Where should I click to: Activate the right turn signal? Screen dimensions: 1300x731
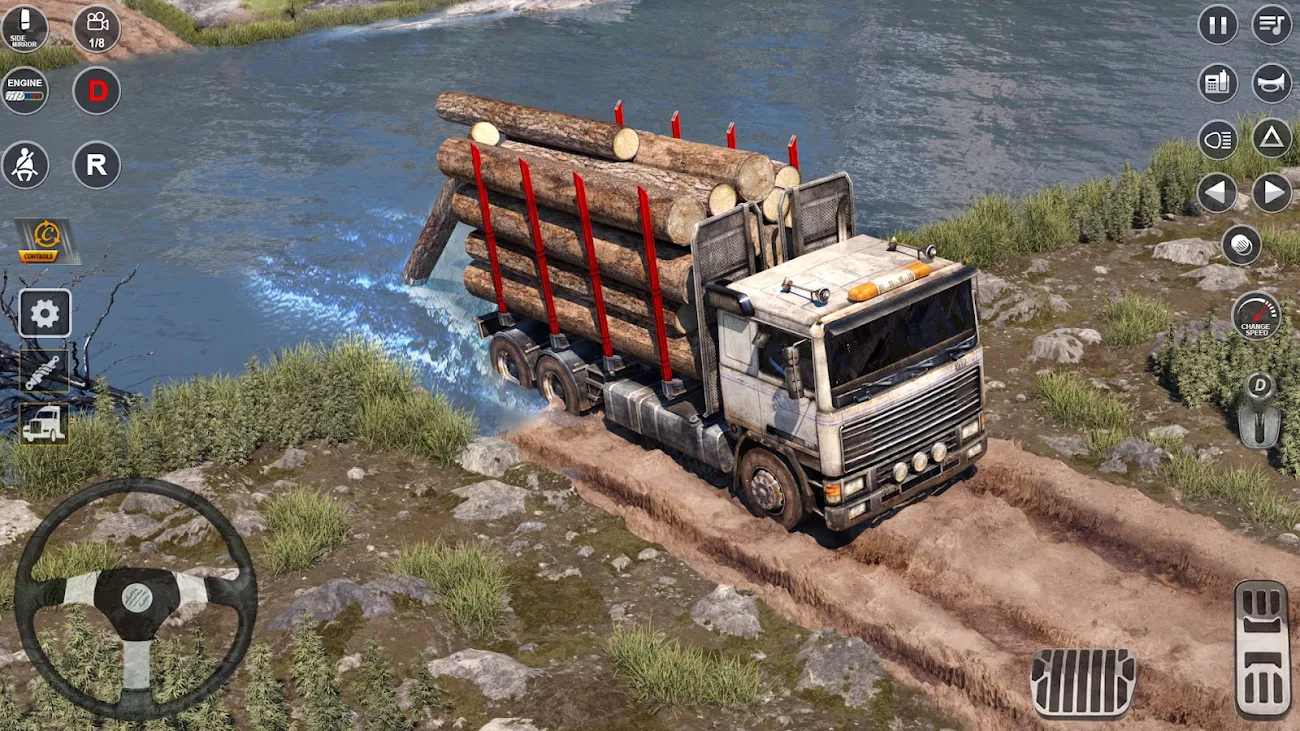[1270, 195]
